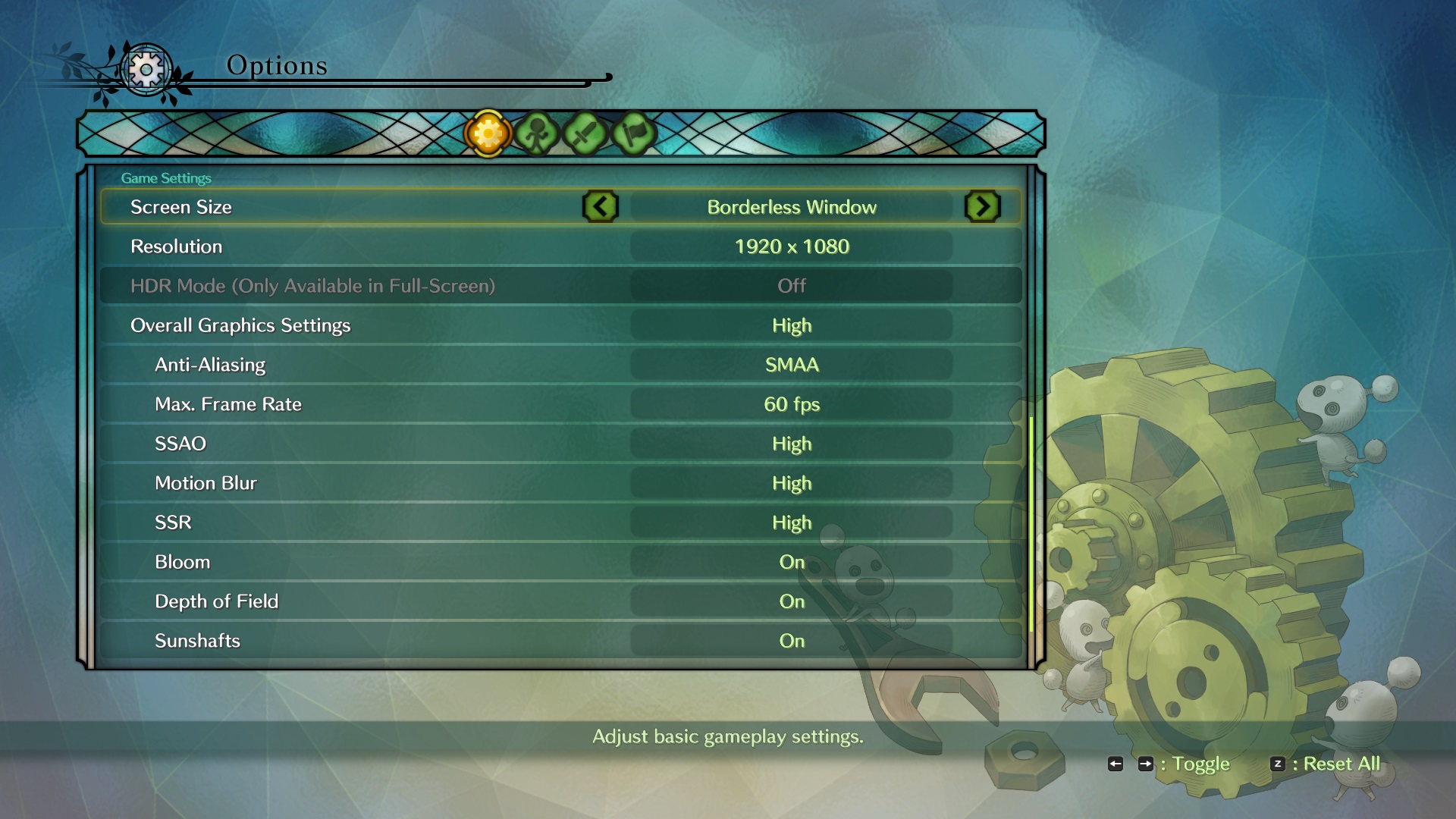Switch to the Game Settings section label
This screenshot has width=1456, height=819.
(167, 177)
